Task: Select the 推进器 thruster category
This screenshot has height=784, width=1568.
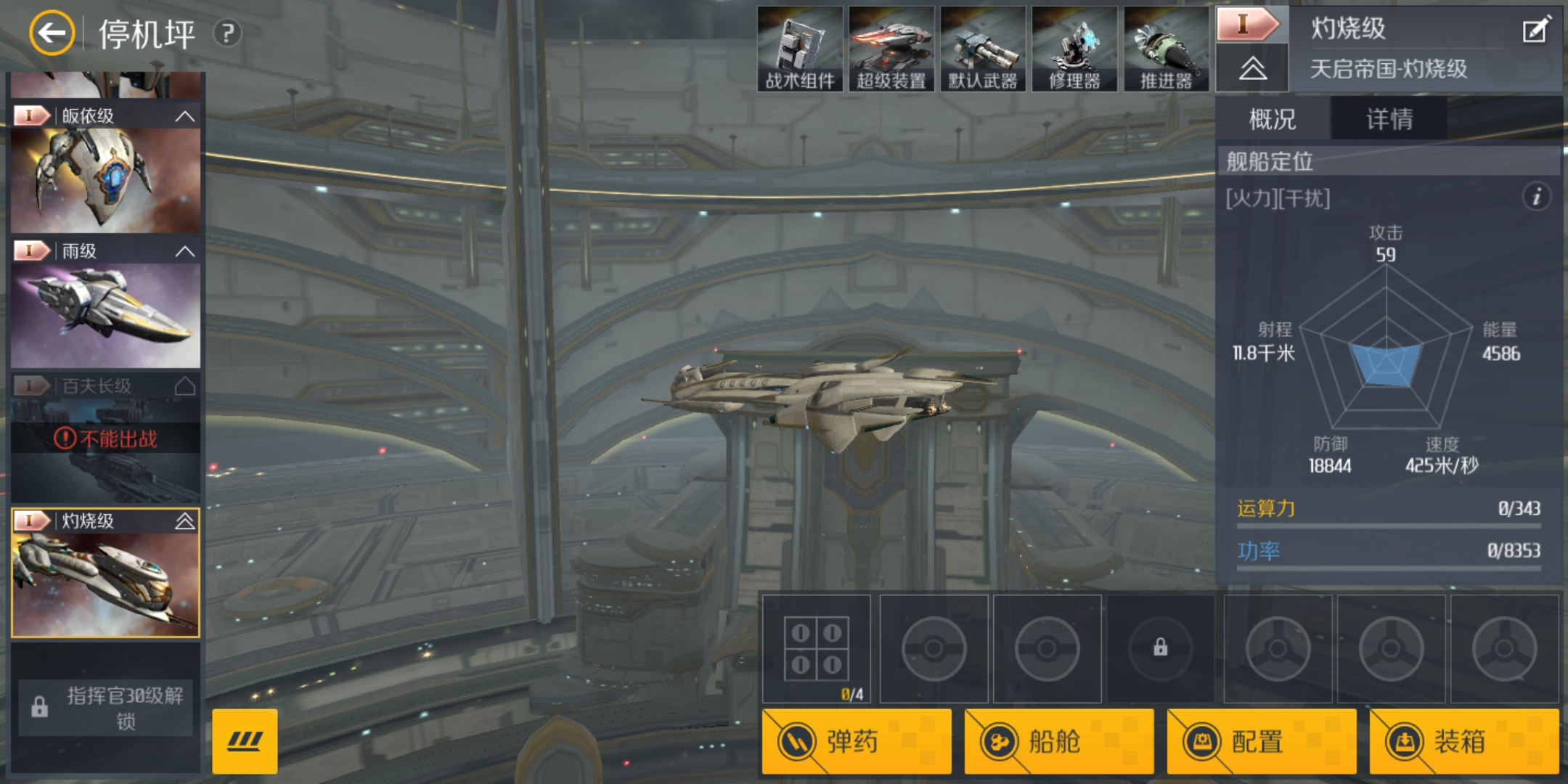Action: pos(1166,49)
